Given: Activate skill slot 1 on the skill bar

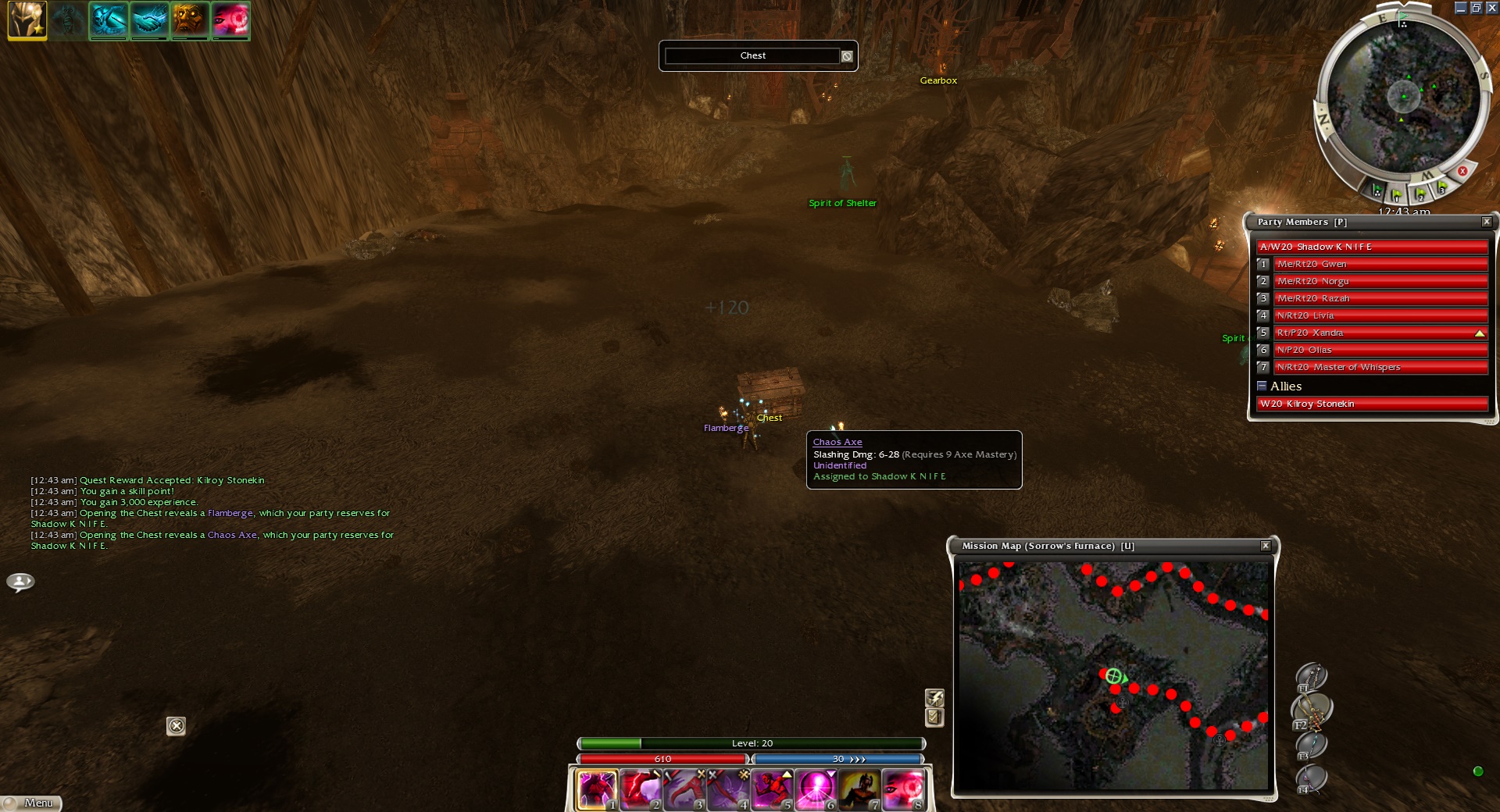Looking at the screenshot, I should (x=596, y=789).
